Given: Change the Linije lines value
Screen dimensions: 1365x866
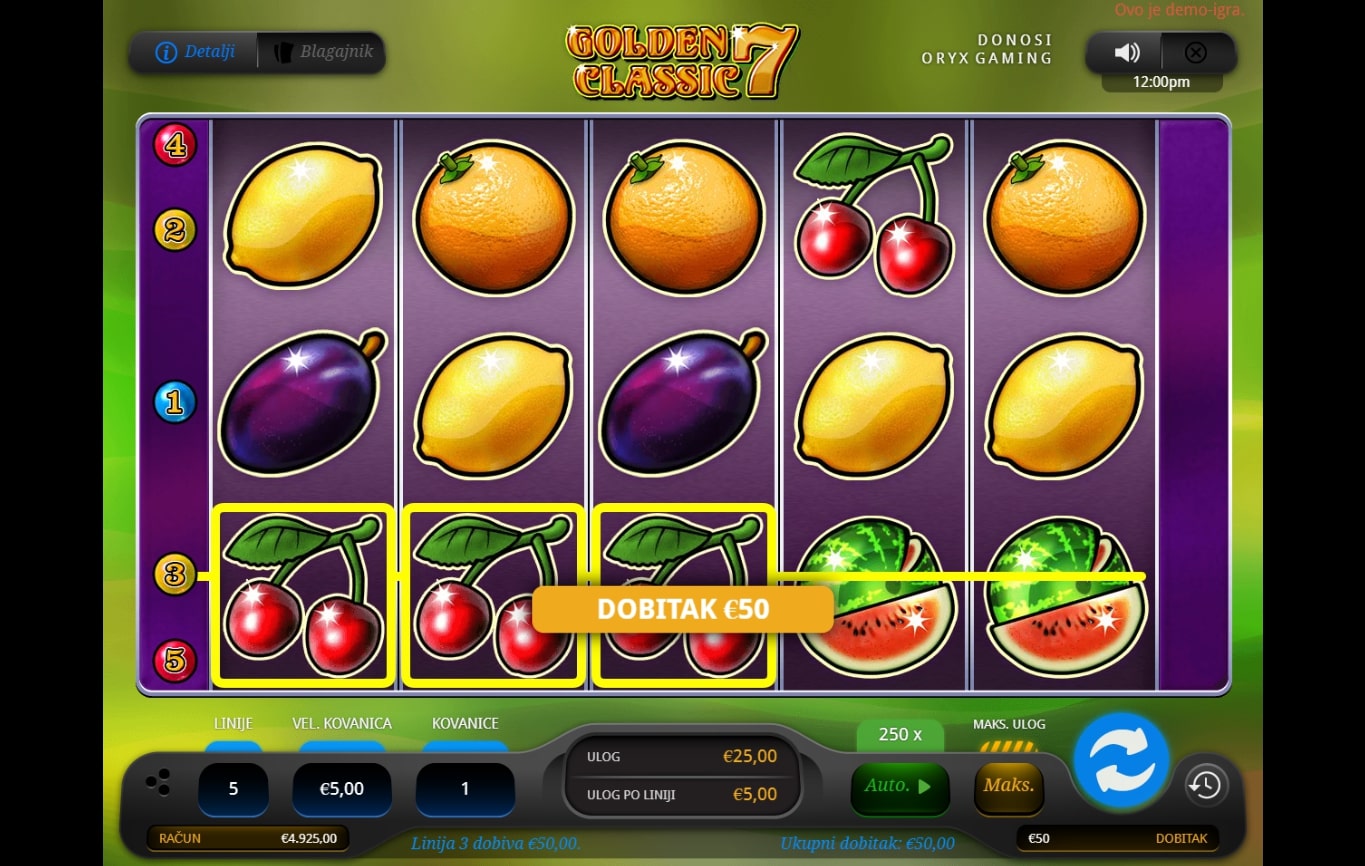Looking at the screenshot, I should pos(233,789).
